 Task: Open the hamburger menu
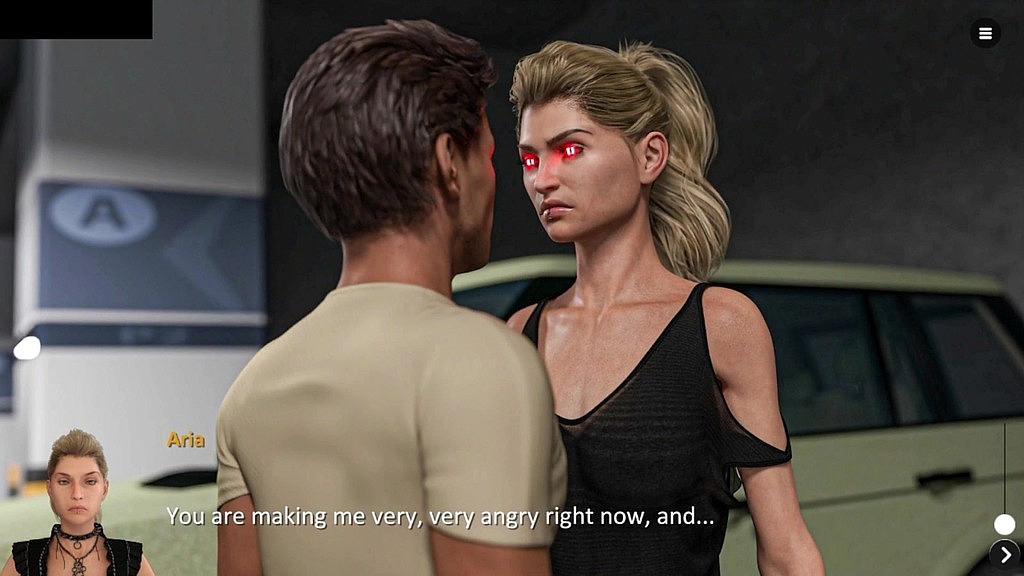point(985,33)
